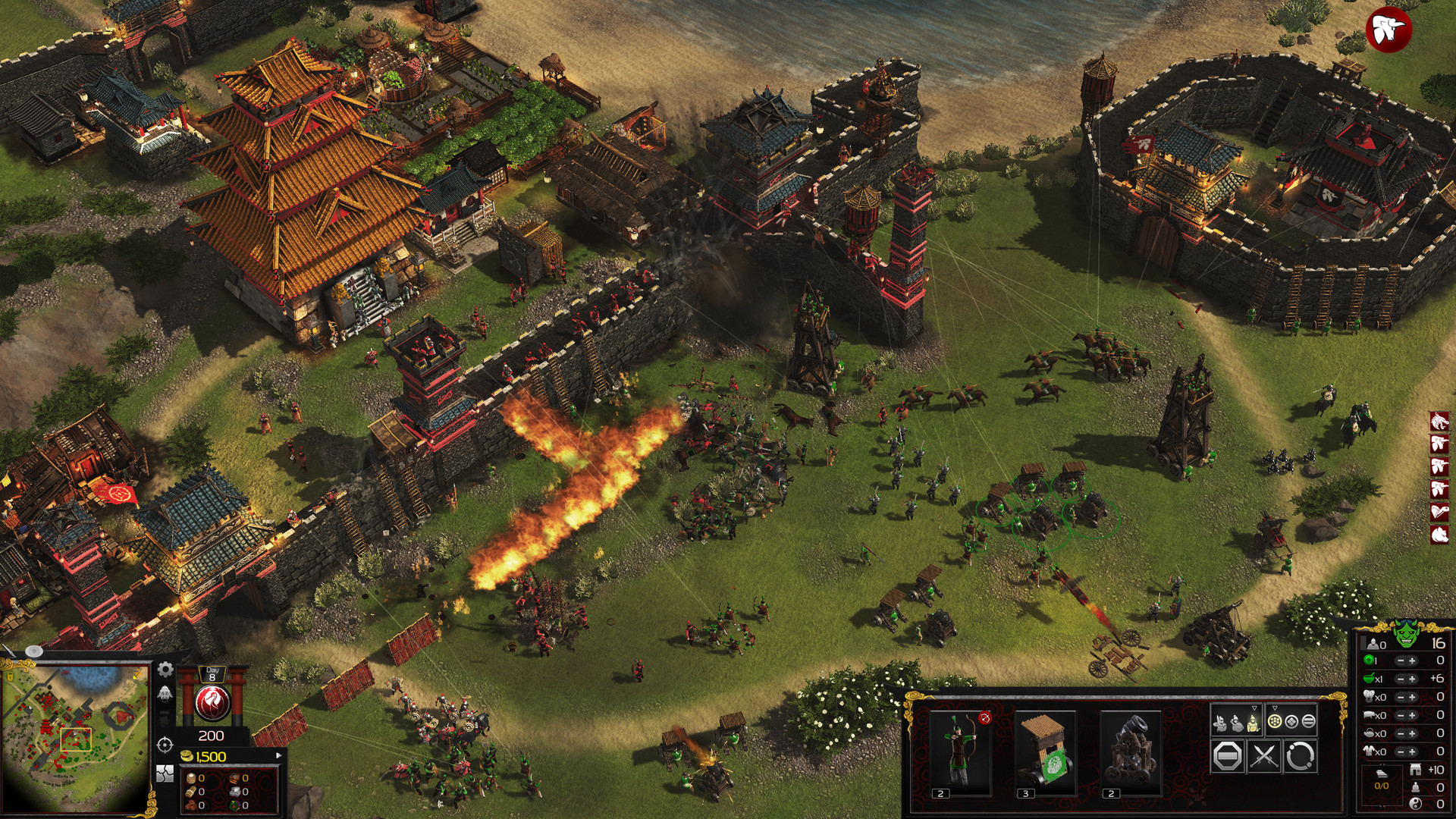The width and height of the screenshot is (1456, 819).
Task: Select the aggressive crossed-swords stance icon
Action: click(1263, 757)
